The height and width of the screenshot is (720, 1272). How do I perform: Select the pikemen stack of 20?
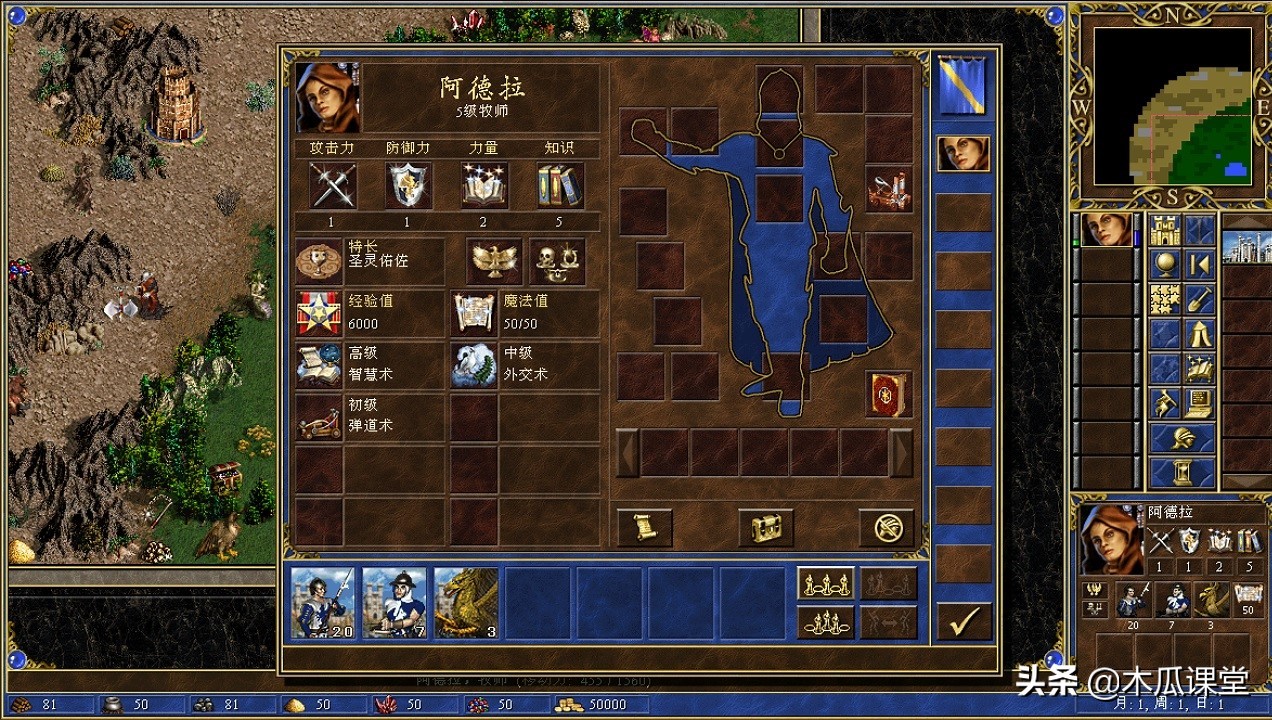322,602
